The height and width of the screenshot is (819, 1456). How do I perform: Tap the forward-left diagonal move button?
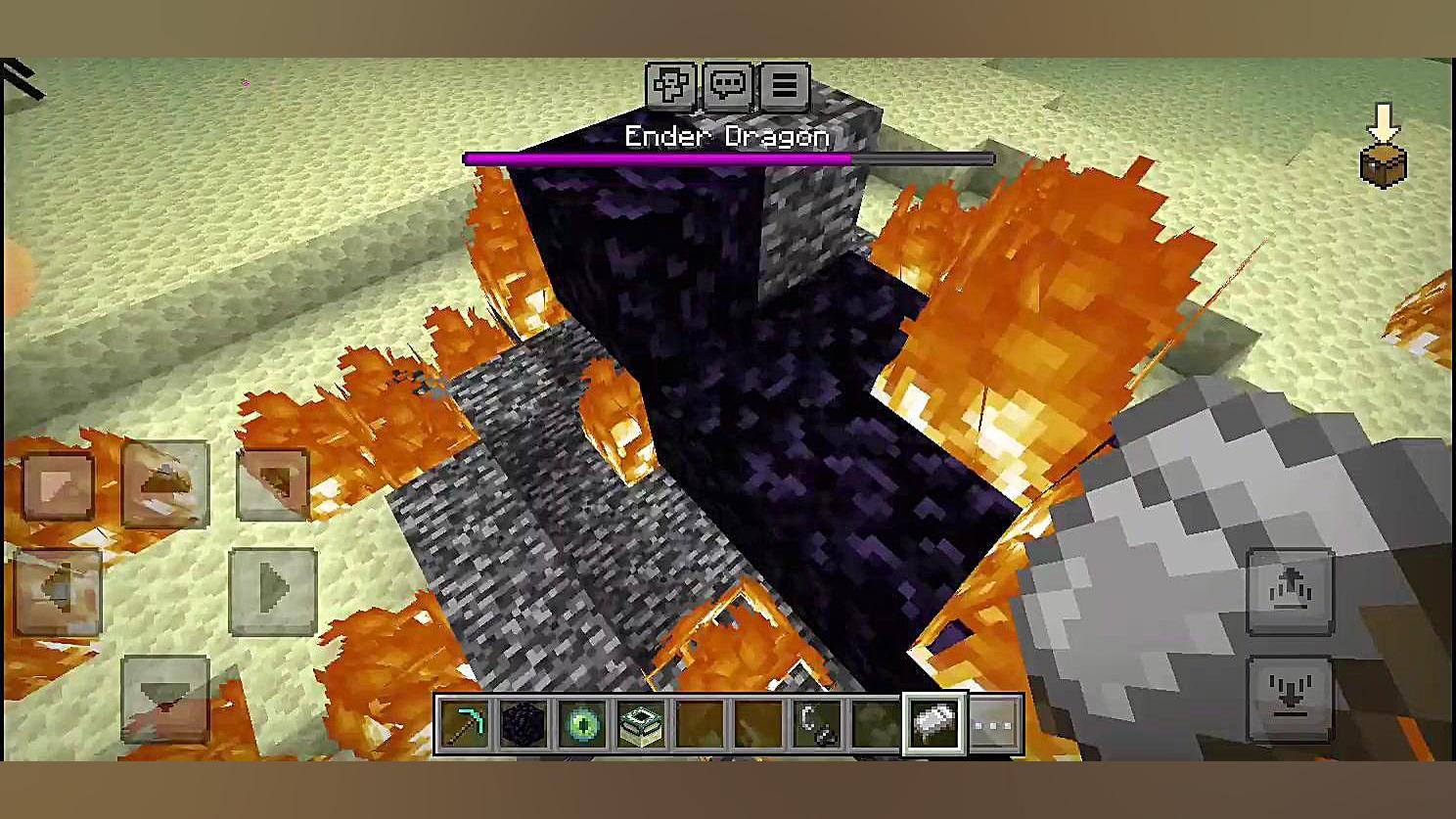click(58, 484)
